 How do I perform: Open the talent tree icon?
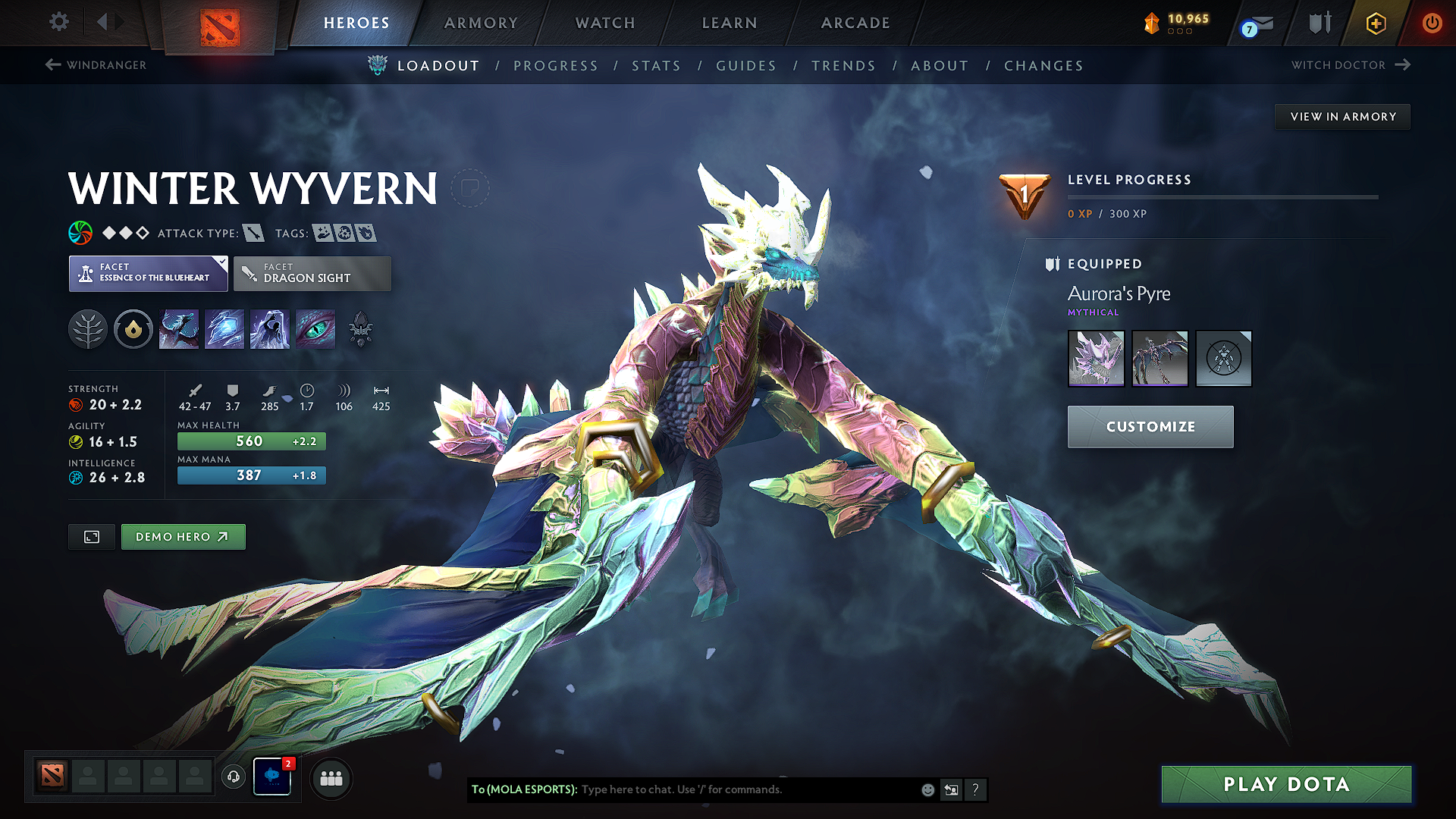pyautogui.click(x=88, y=329)
